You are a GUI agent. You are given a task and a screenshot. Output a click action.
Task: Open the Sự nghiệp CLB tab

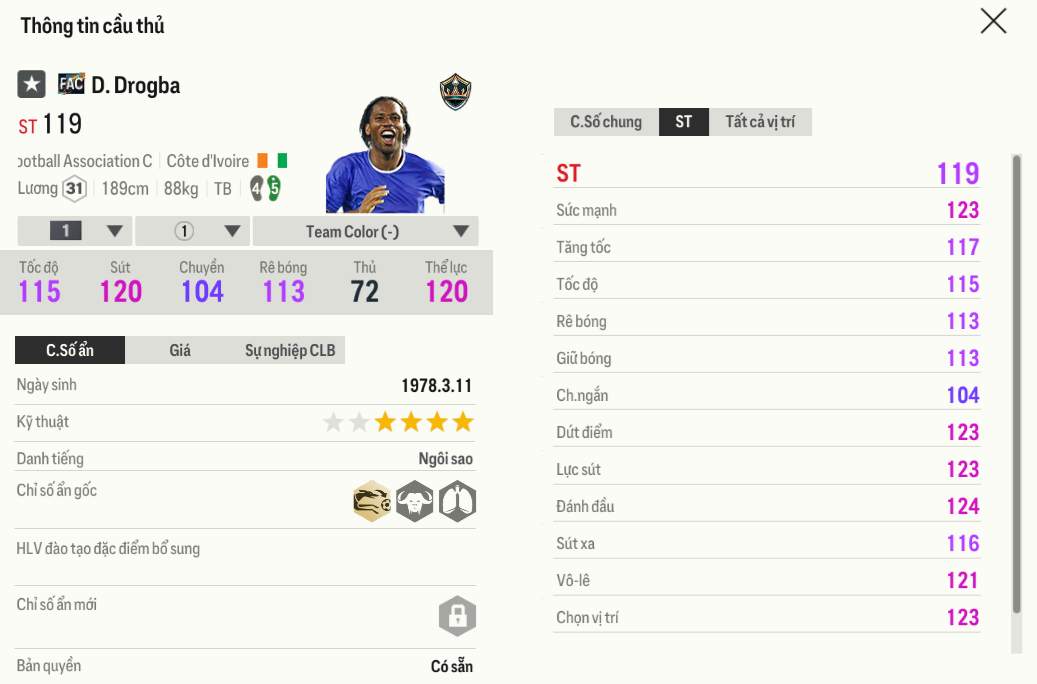tap(290, 350)
